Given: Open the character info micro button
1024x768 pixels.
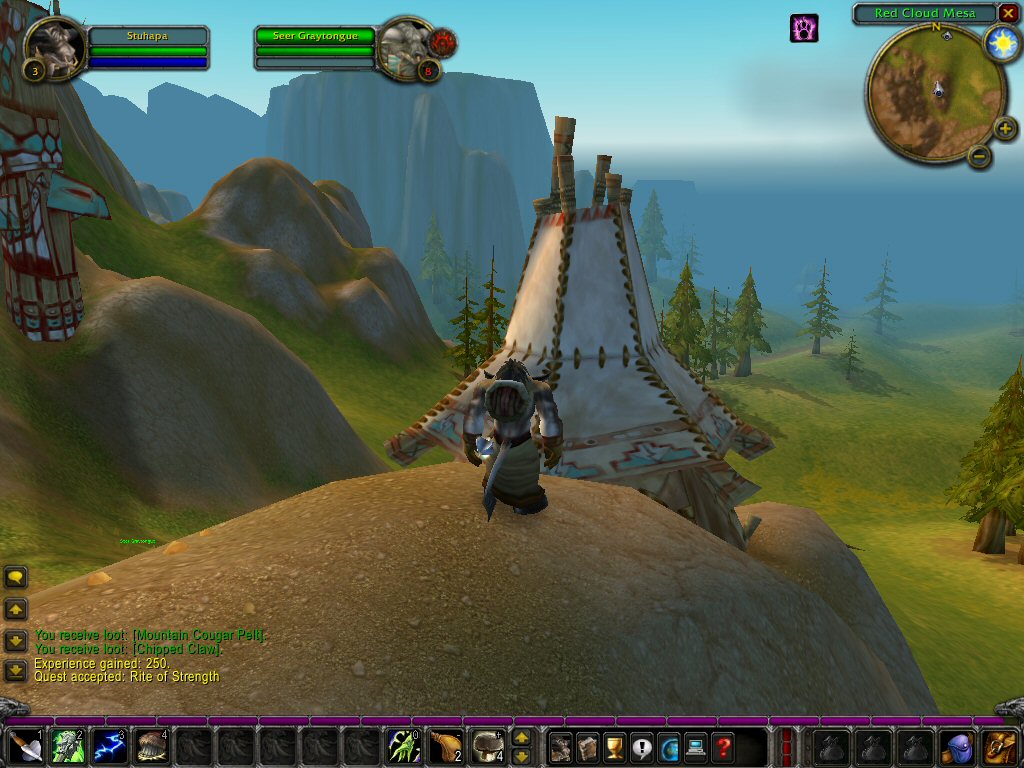Looking at the screenshot, I should [x=561, y=747].
